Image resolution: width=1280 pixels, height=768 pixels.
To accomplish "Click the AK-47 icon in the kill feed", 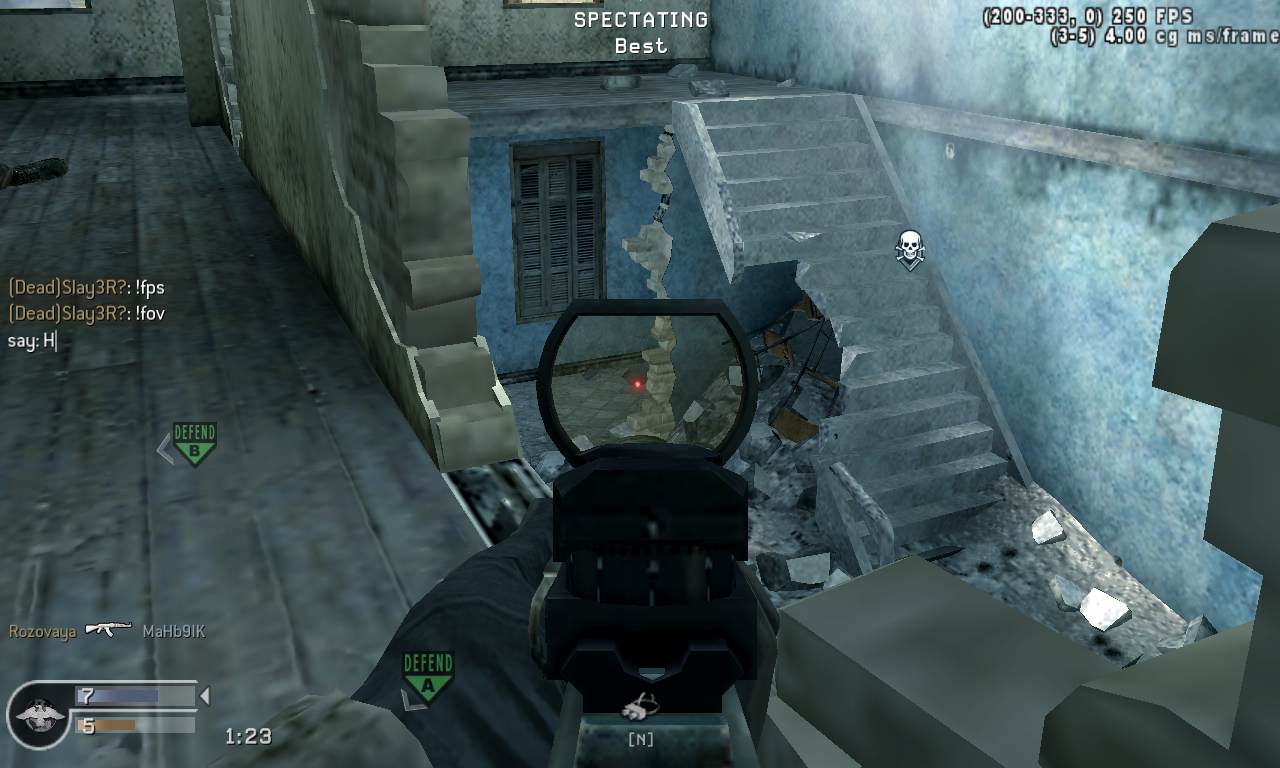I will (109, 630).
